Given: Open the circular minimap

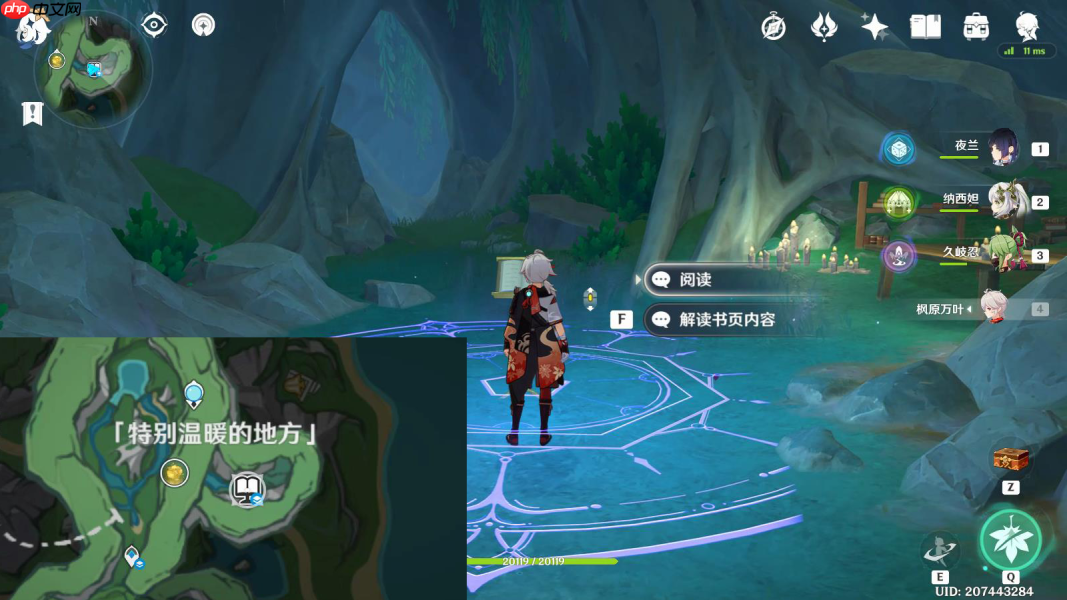Looking at the screenshot, I should pos(93,69).
